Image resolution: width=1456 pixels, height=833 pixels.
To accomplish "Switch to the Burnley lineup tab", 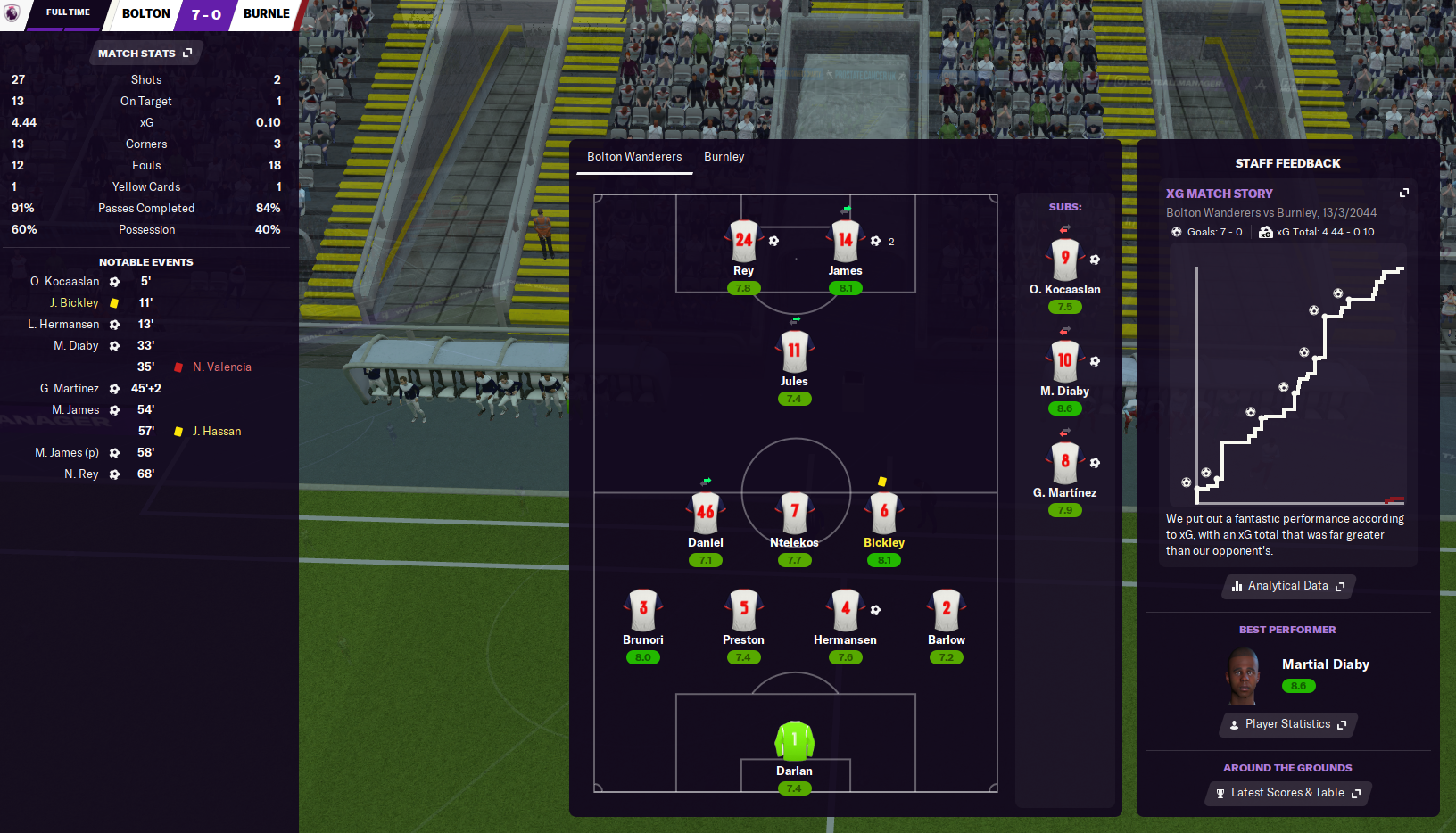I will 724,157.
